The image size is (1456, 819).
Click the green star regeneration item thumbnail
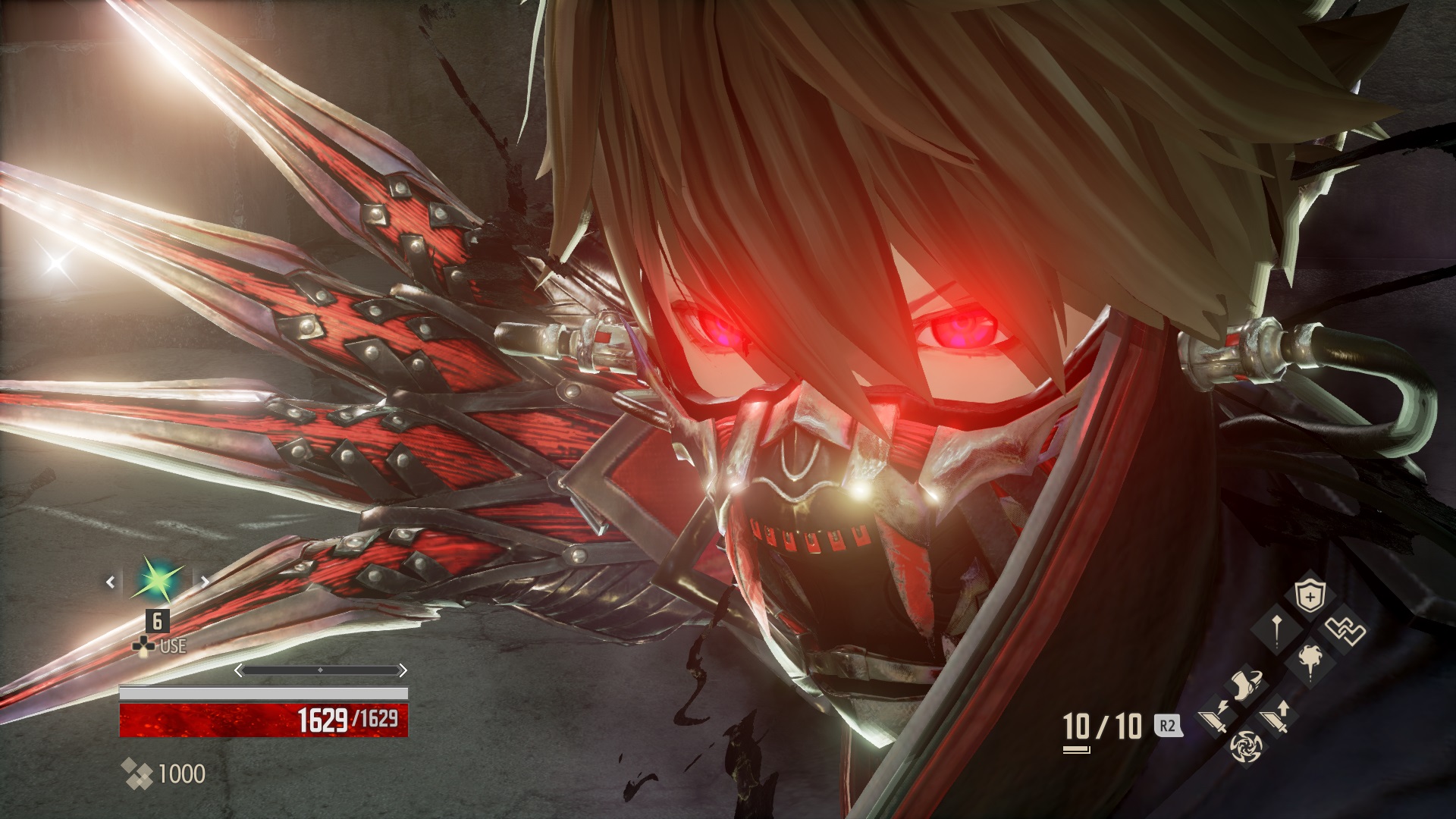coord(155,580)
